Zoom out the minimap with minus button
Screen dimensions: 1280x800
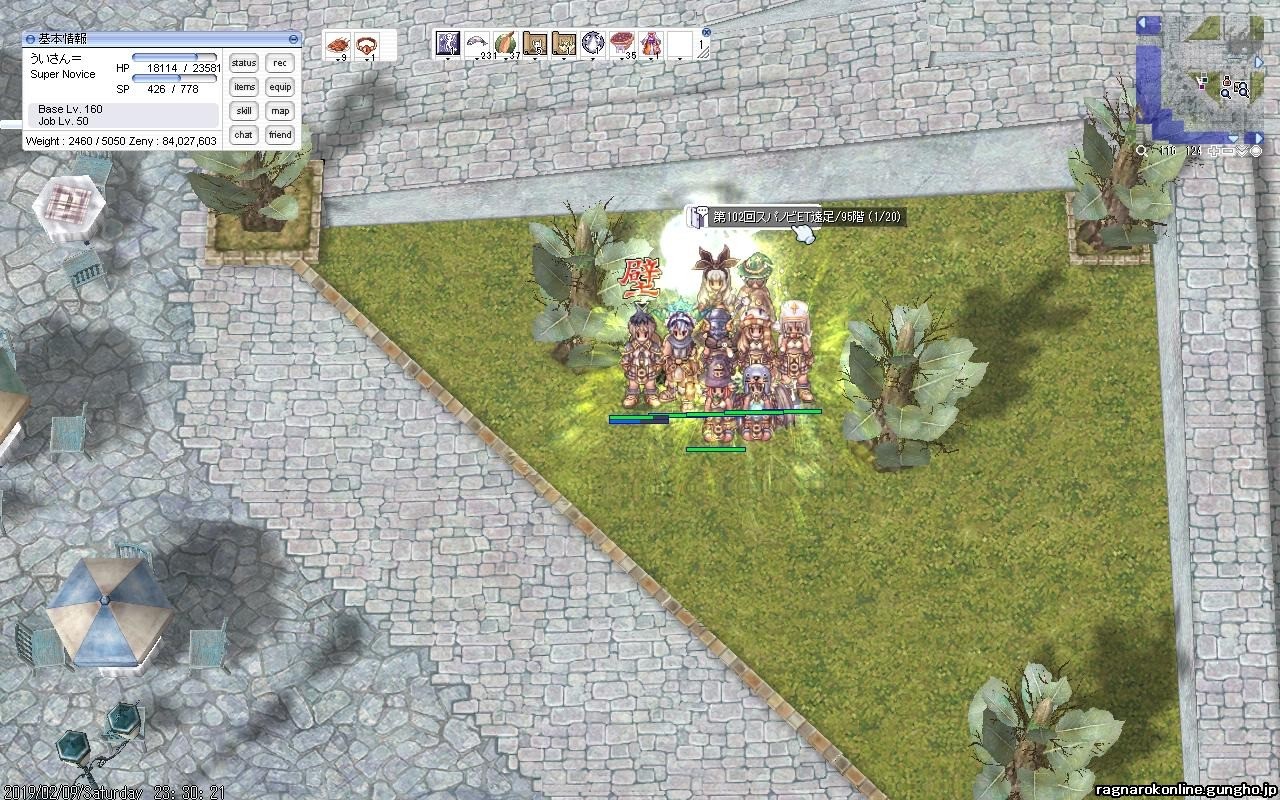pos(1226,151)
